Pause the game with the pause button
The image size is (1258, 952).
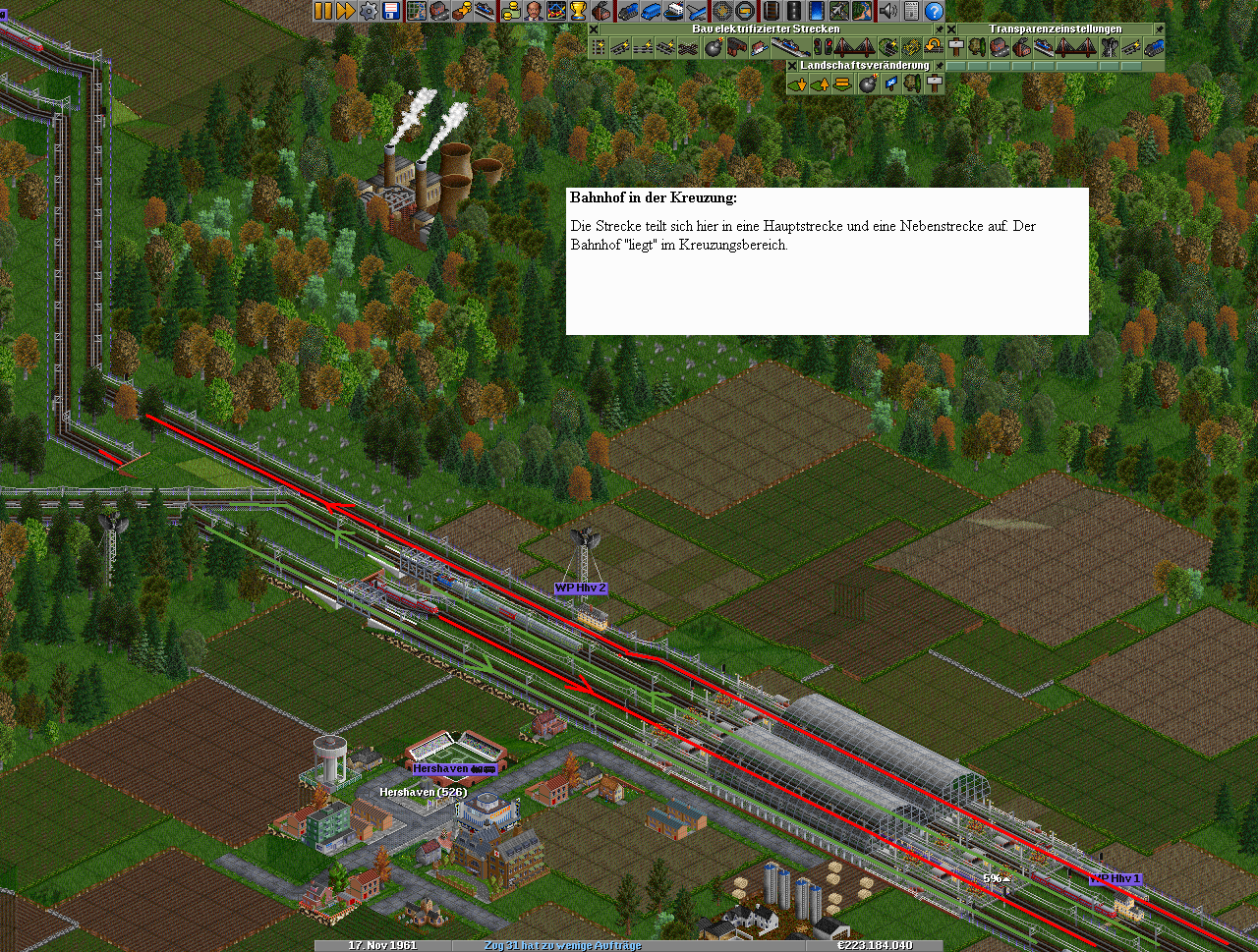click(x=323, y=11)
